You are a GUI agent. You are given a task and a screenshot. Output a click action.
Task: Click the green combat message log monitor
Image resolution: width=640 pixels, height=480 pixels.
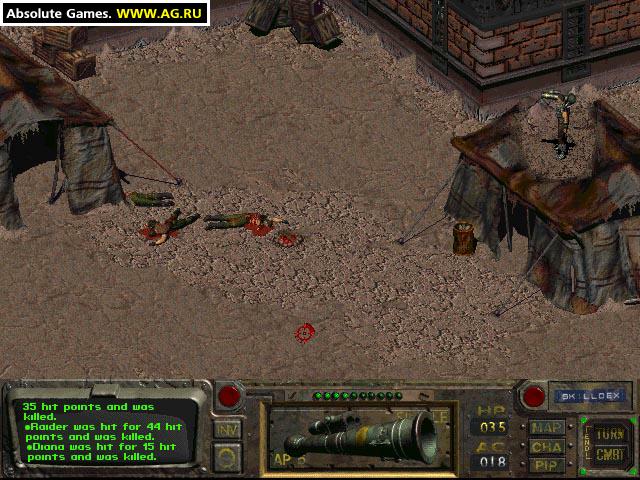click(100, 430)
